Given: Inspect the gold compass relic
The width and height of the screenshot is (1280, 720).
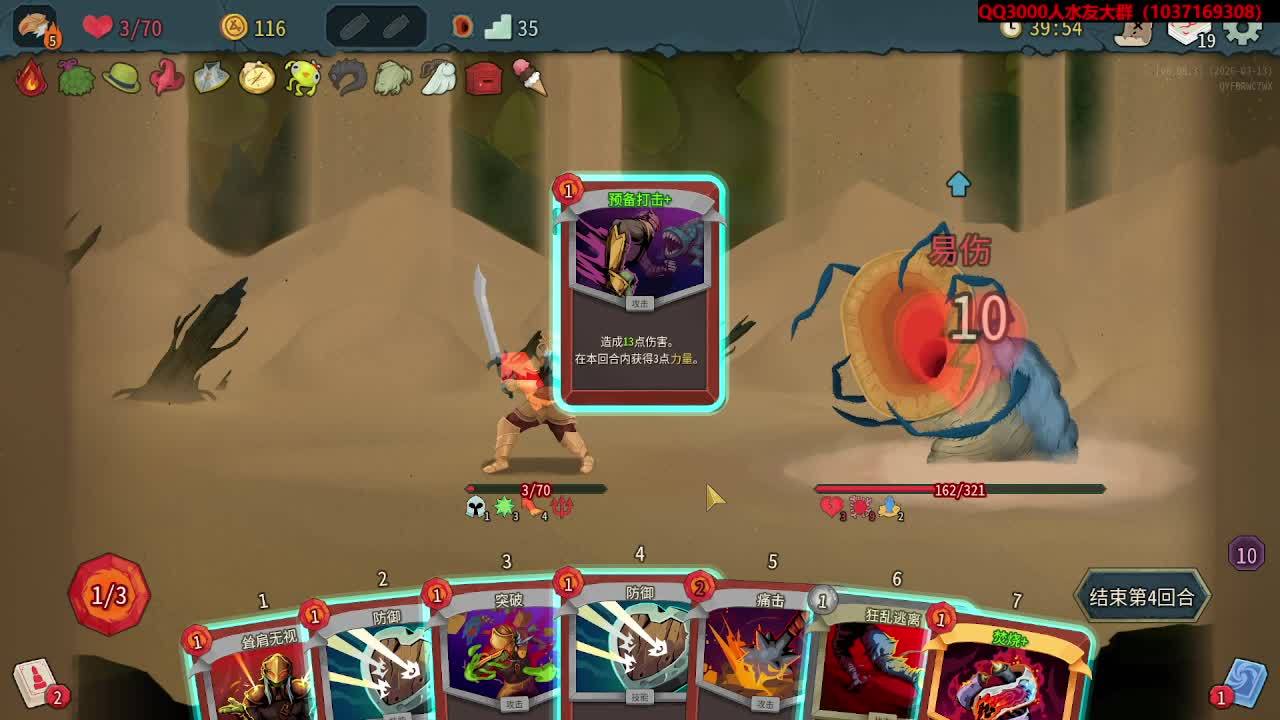Looking at the screenshot, I should 257,78.
